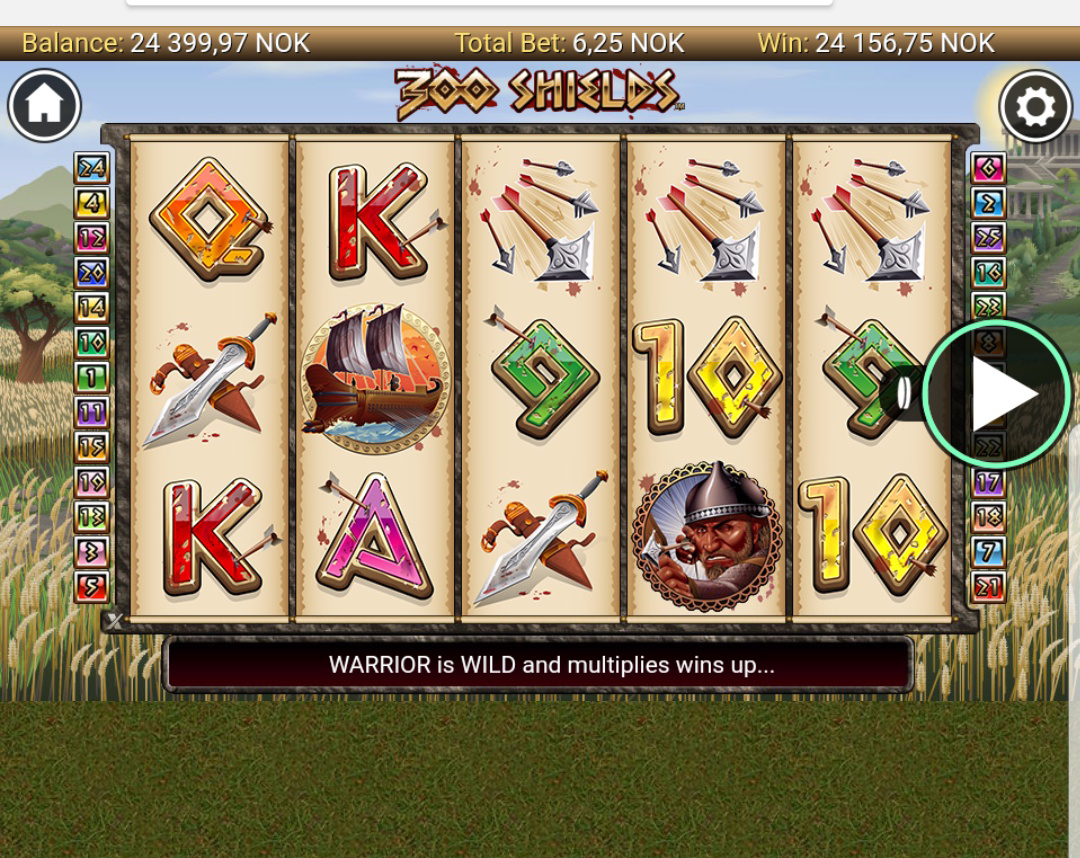Select payline 6 indicator

989,168
